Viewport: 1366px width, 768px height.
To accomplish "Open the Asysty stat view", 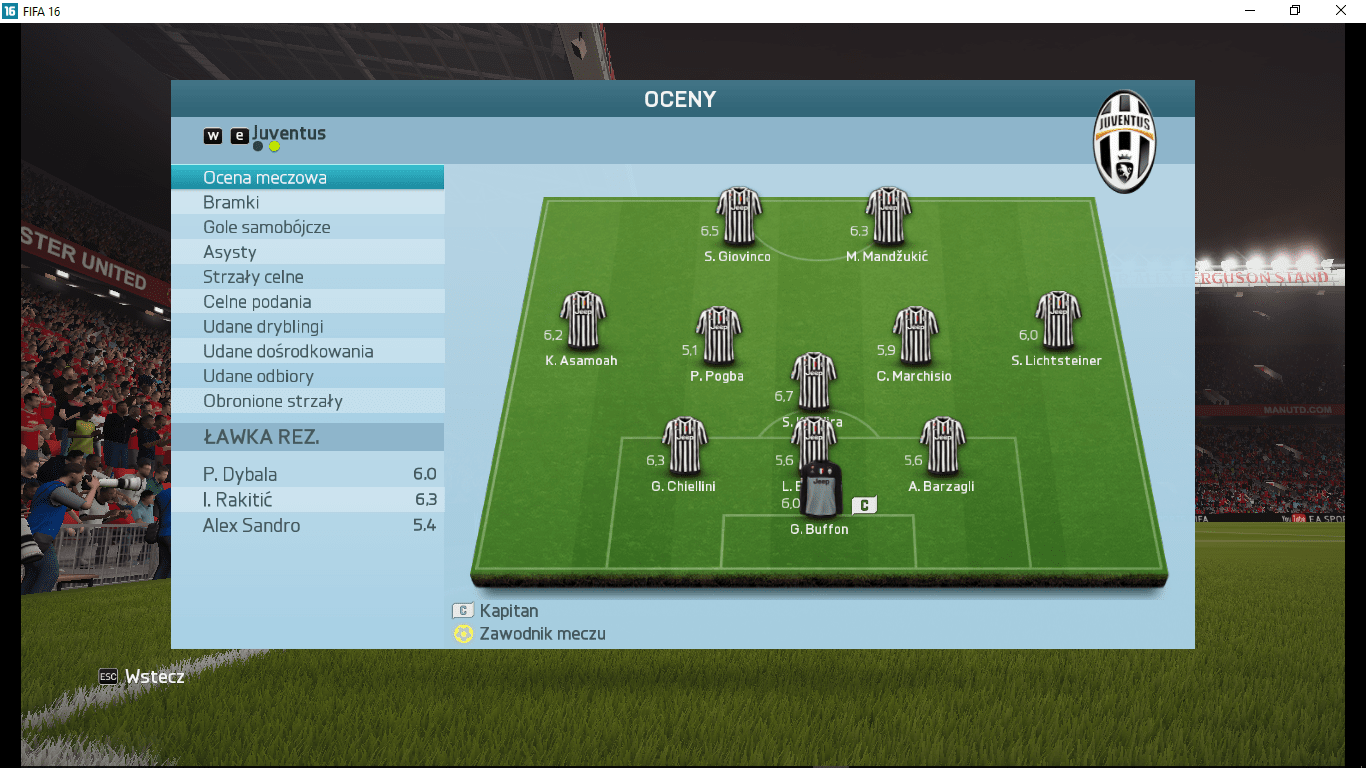I will (307, 252).
